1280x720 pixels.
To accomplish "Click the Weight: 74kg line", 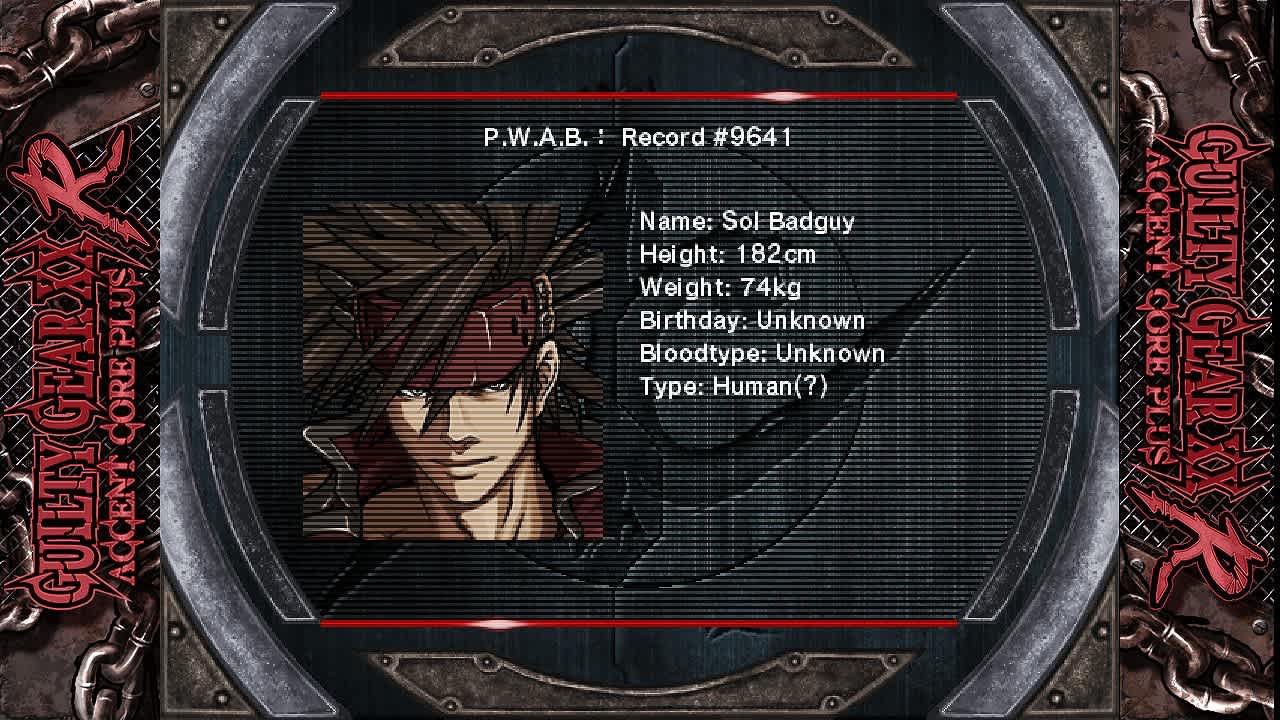I will 723,288.
